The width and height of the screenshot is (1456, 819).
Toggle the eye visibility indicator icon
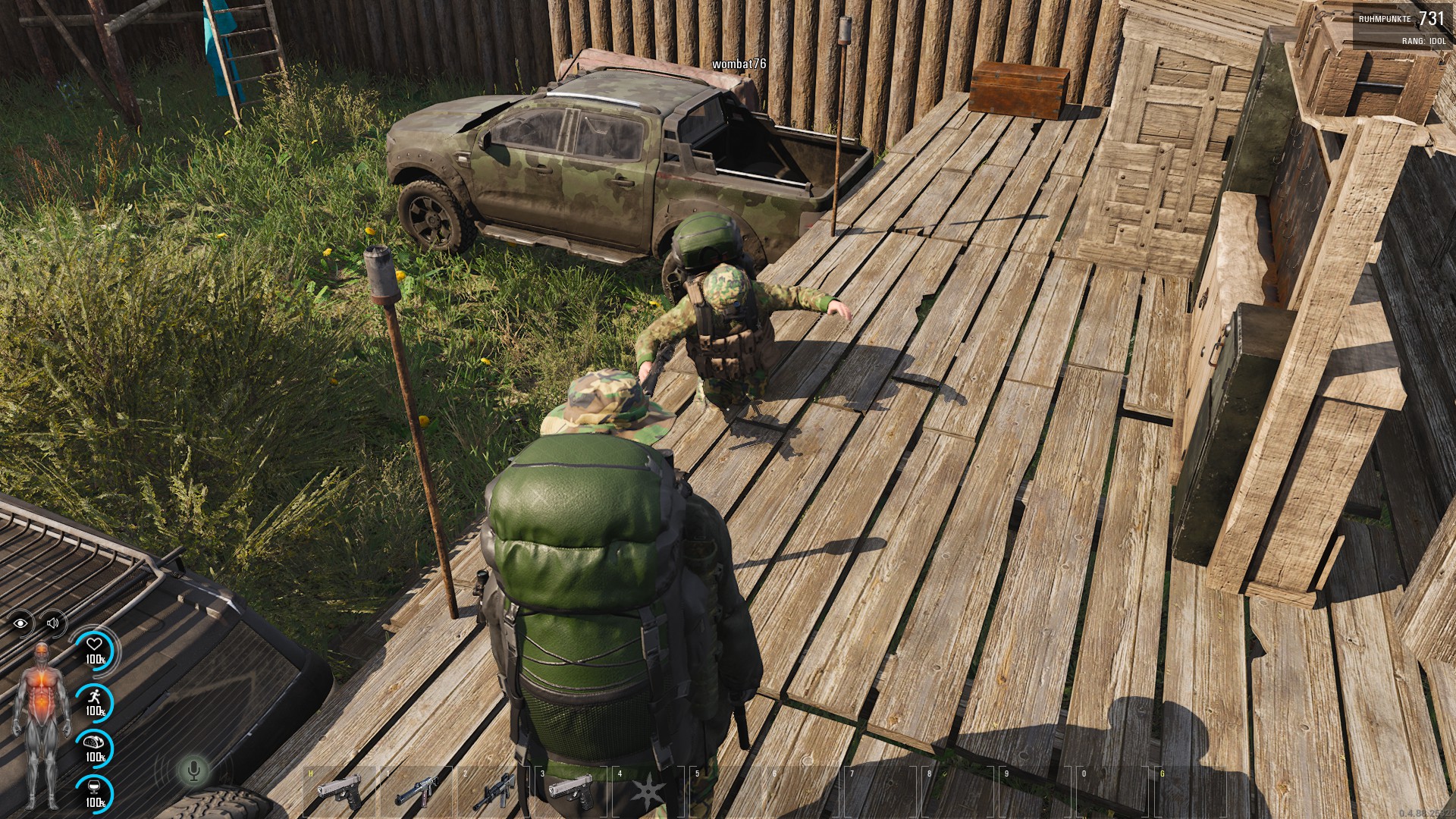pyautogui.click(x=21, y=623)
